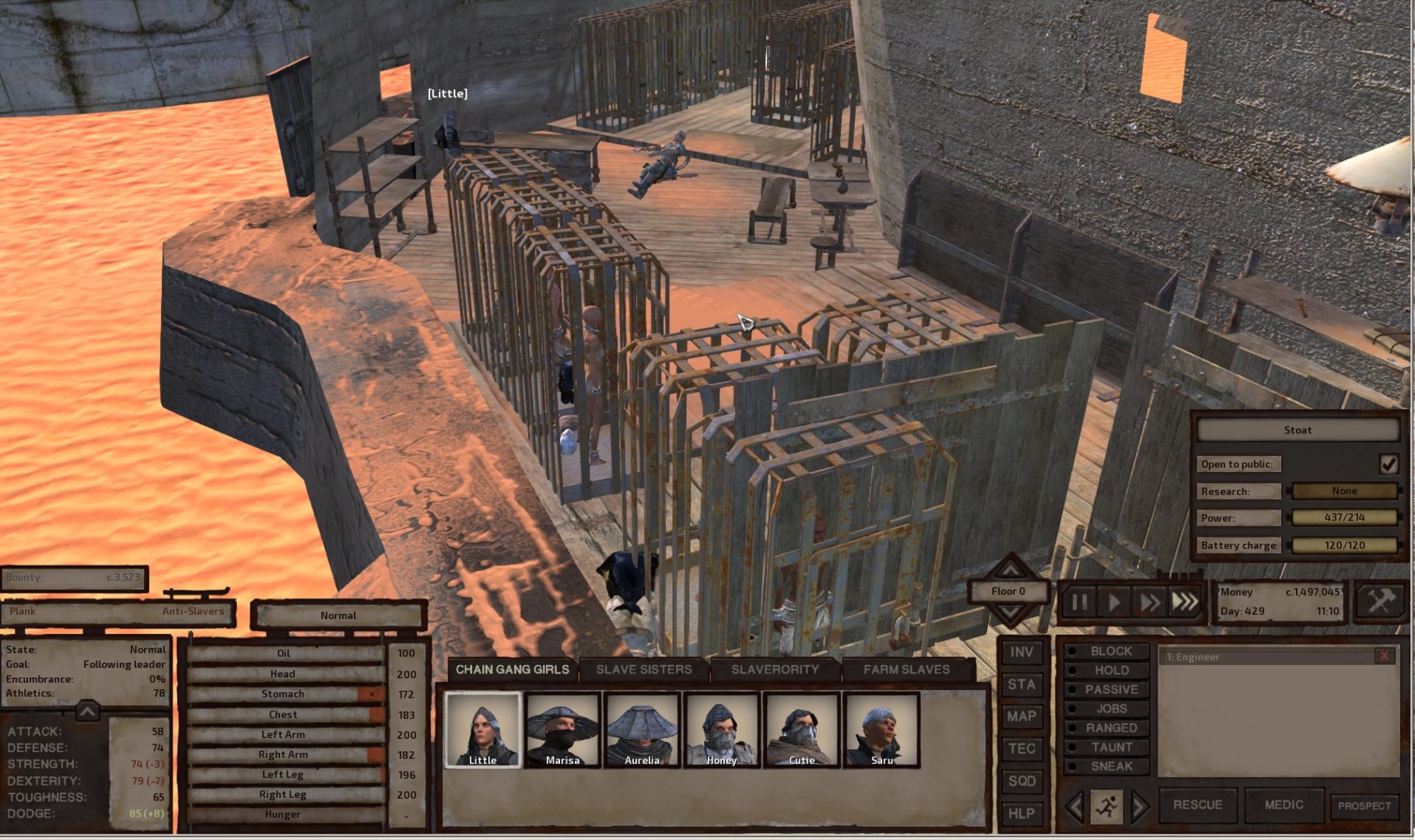
Task: Toggle SNEAK mode for the character
Action: [1107, 767]
